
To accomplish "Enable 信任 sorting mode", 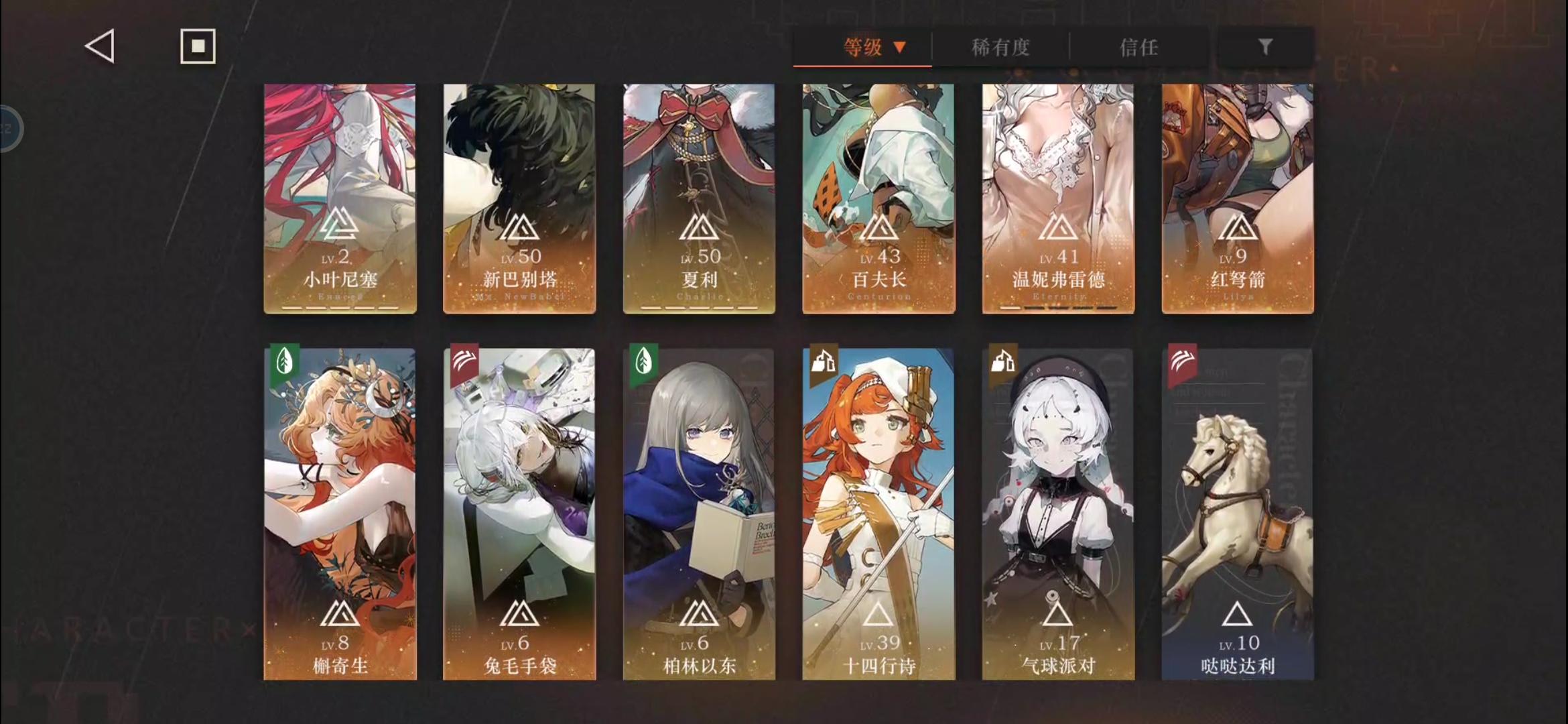I will pyautogui.click(x=1140, y=48).
